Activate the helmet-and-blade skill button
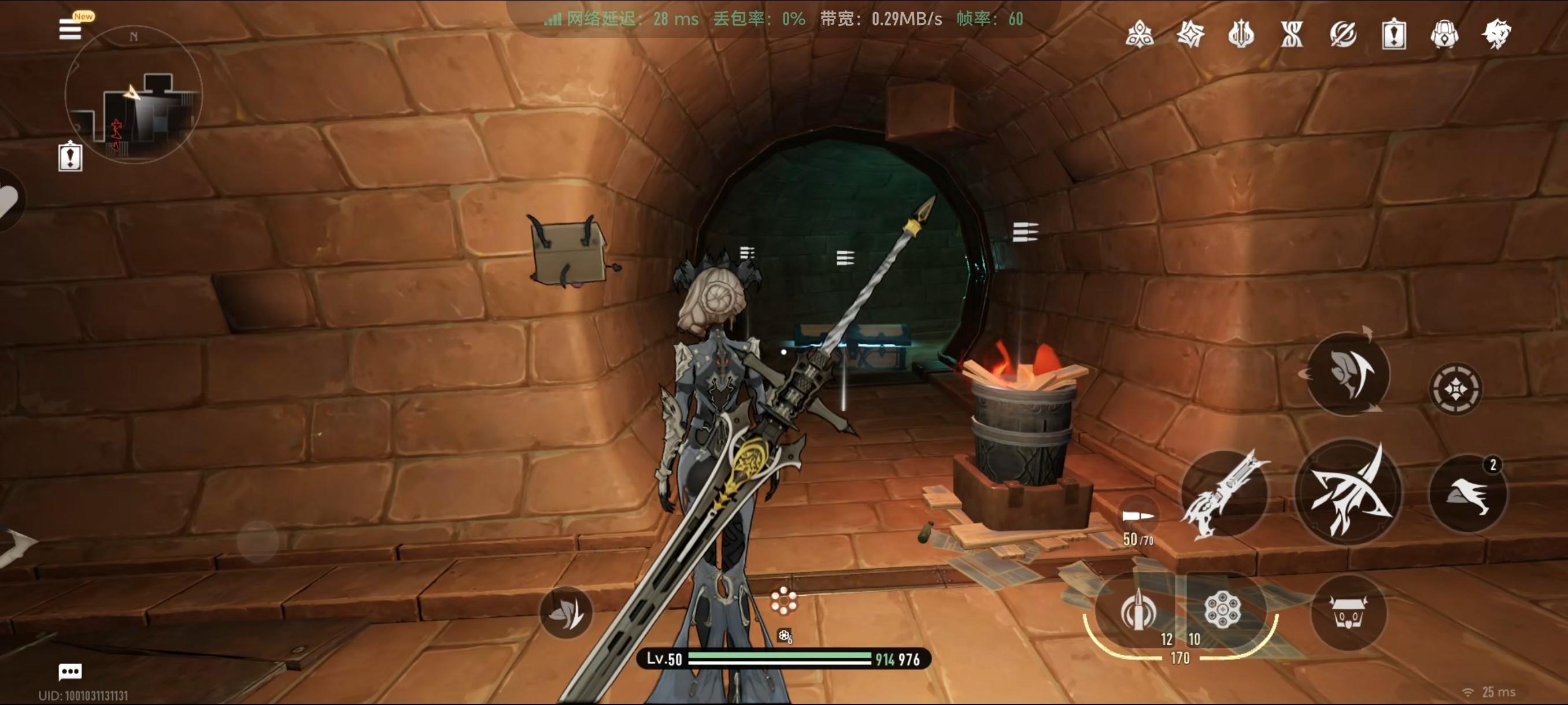Viewport: 1568px width, 705px height. [x=1348, y=373]
